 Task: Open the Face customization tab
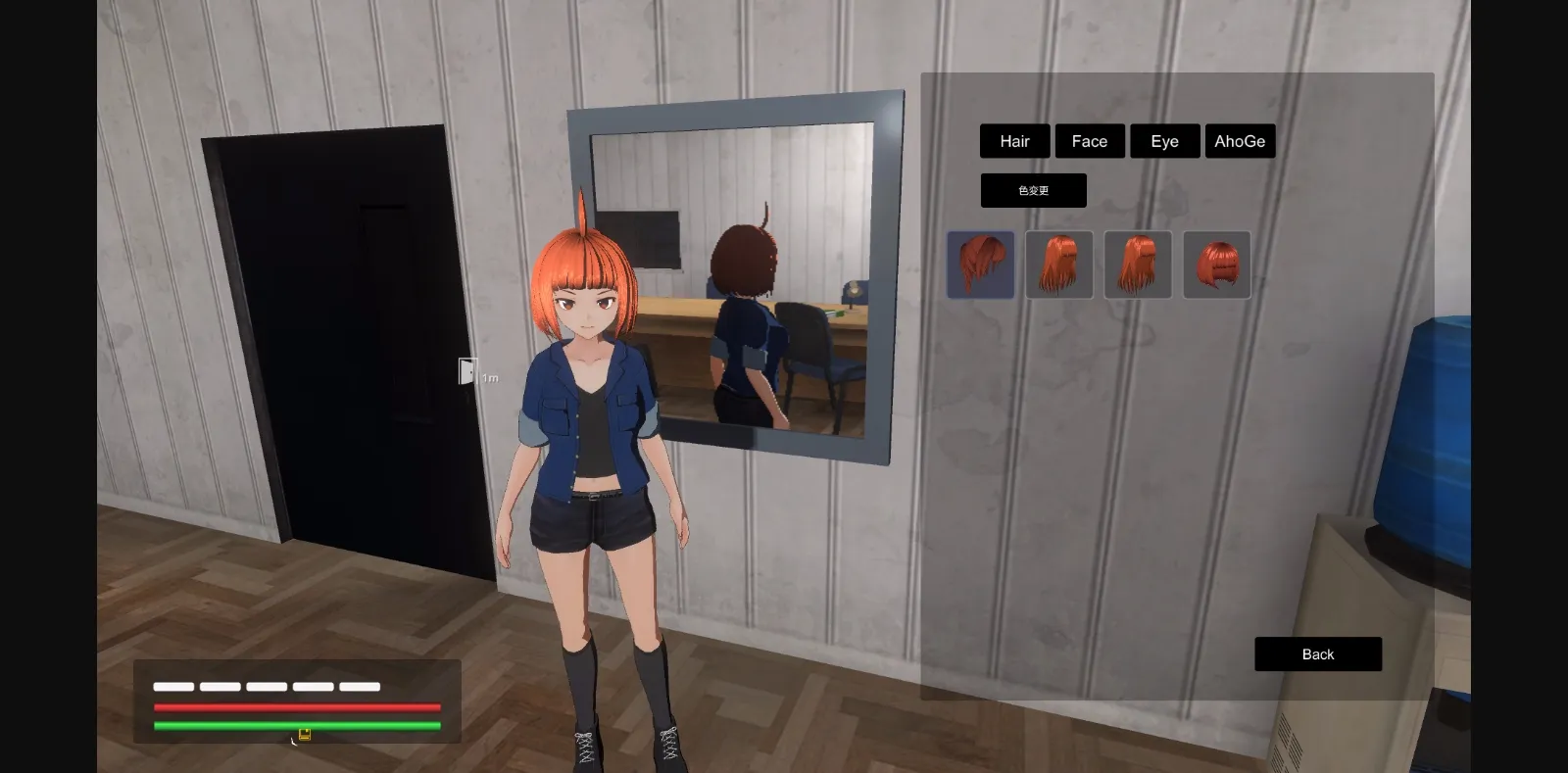point(1090,141)
